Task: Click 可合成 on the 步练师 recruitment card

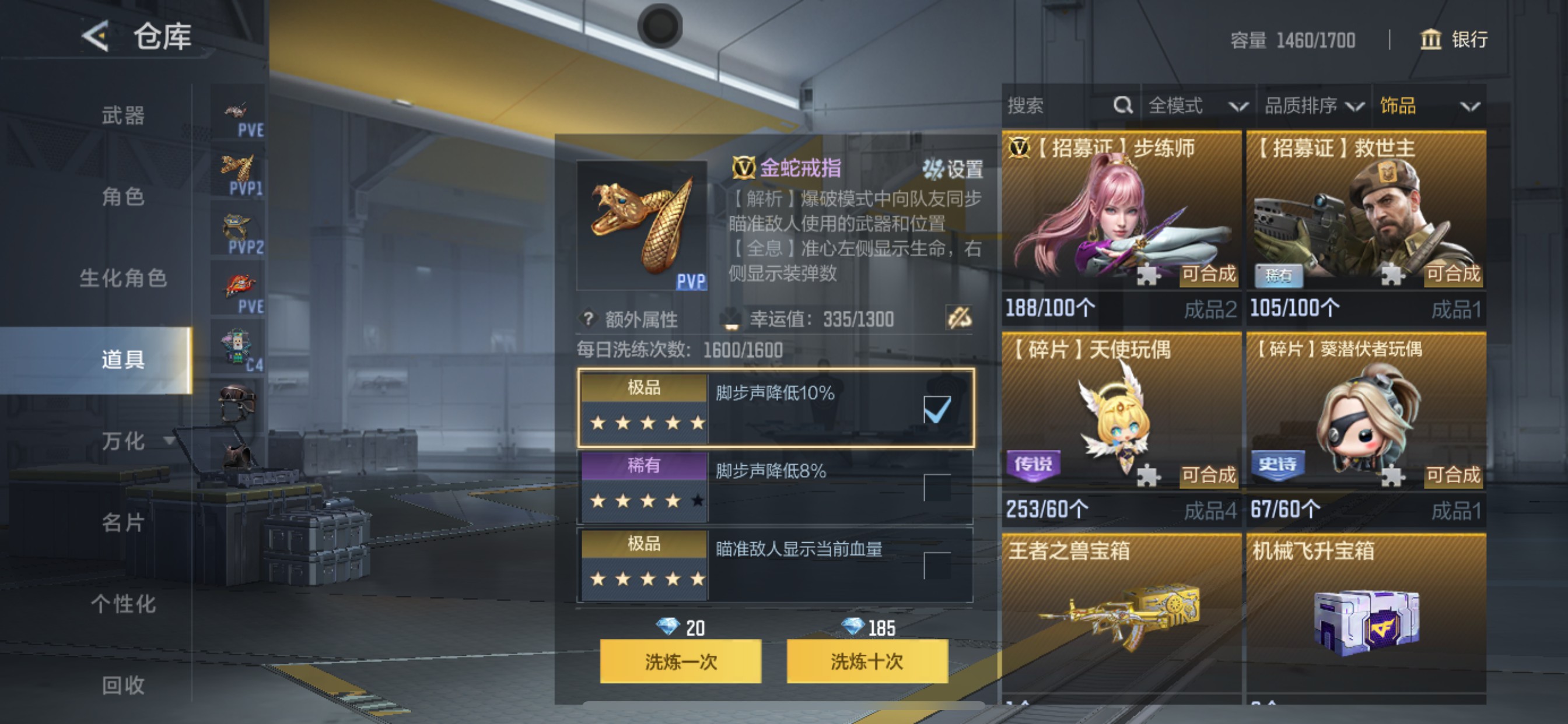Action: pos(1207,276)
